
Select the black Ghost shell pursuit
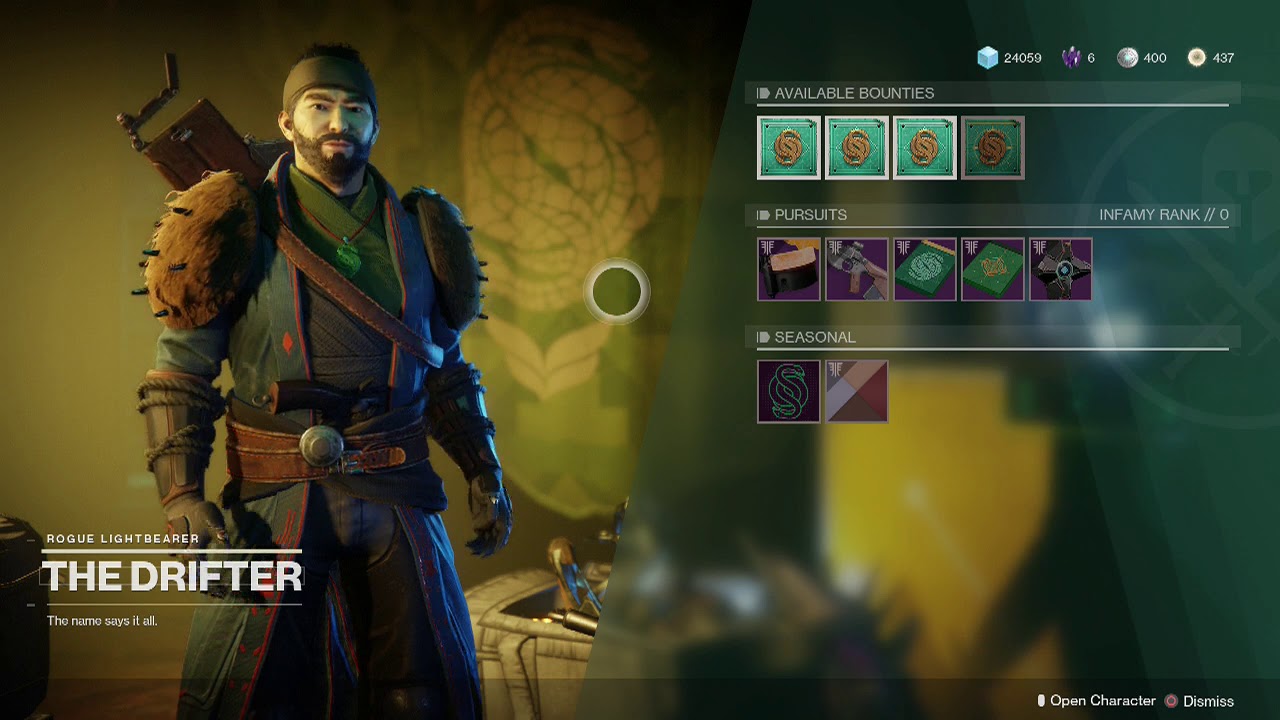(x=1061, y=269)
